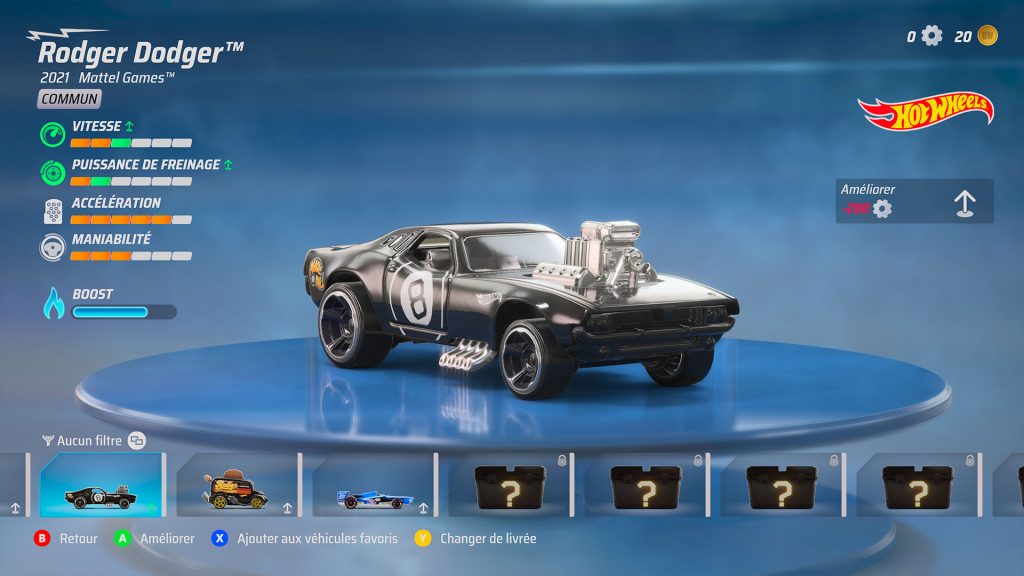Select the Rodger Dodger car thumbnail
The image size is (1024, 576).
pyautogui.click(x=102, y=485)
